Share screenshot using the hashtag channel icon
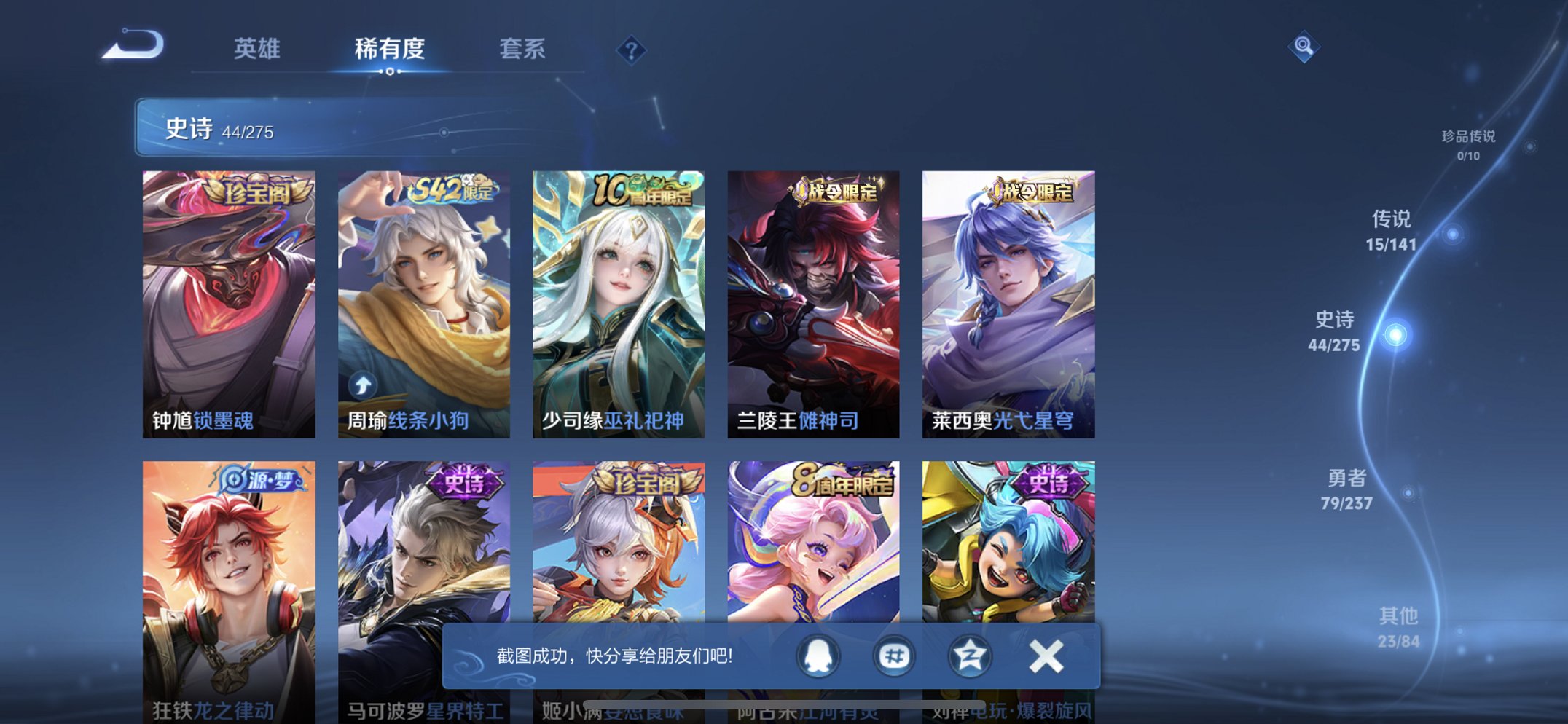1568x724 pixels. pos(895,655)
